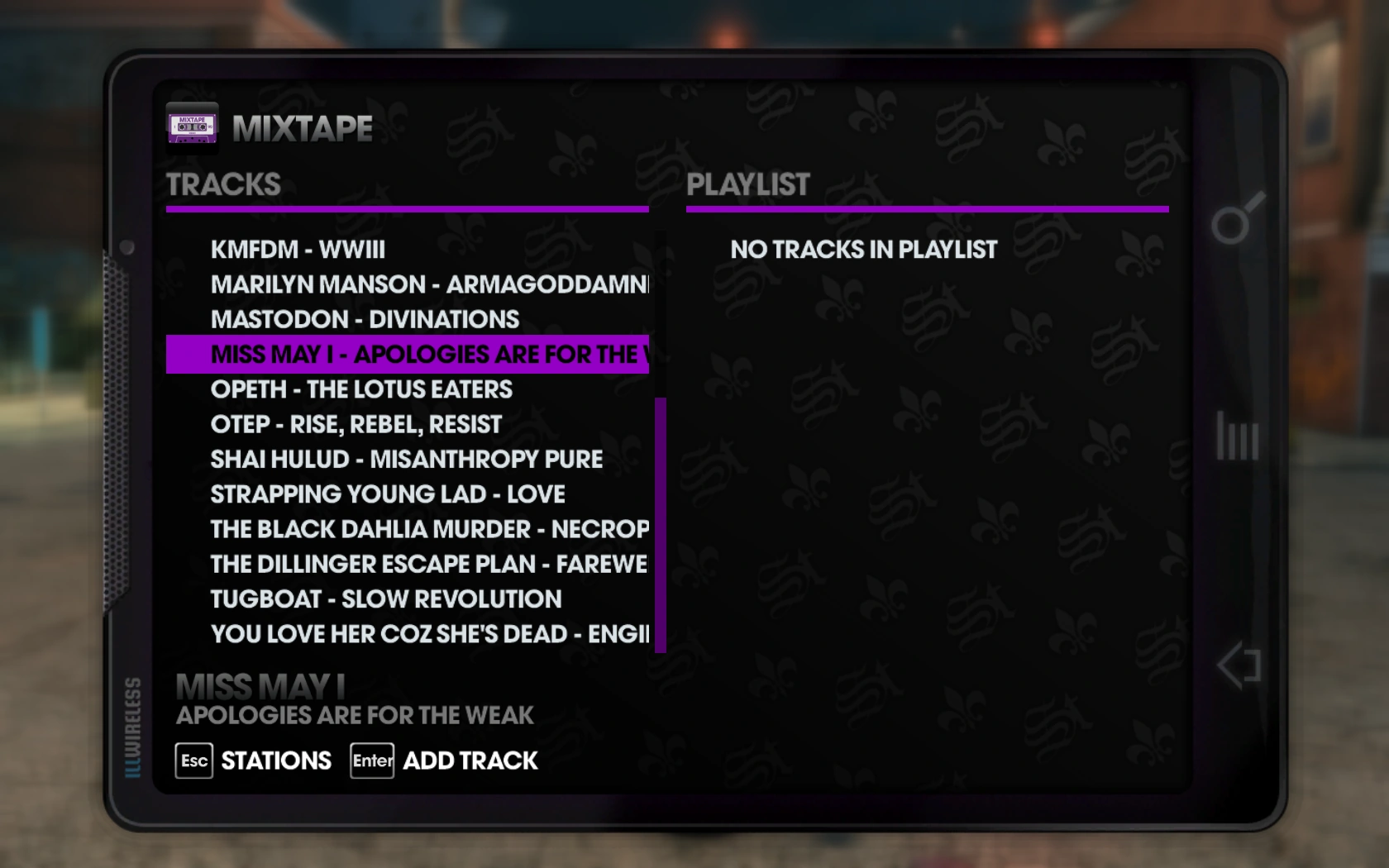The height and width of the screenshot is (868, 1389).
Task: Click the Enter key badge
Action: (370, 761)
